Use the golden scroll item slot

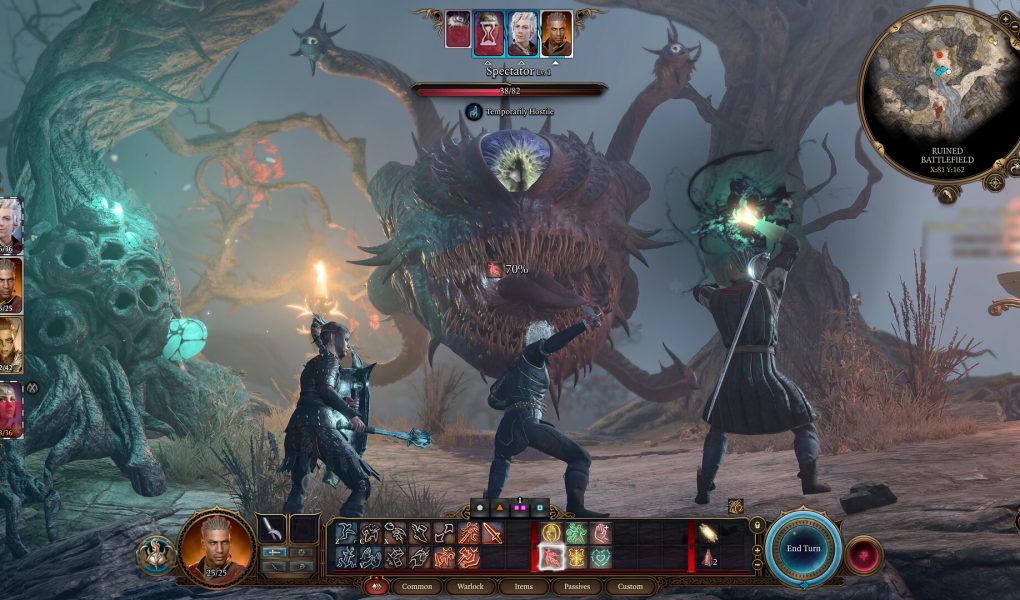coord(709,533)
